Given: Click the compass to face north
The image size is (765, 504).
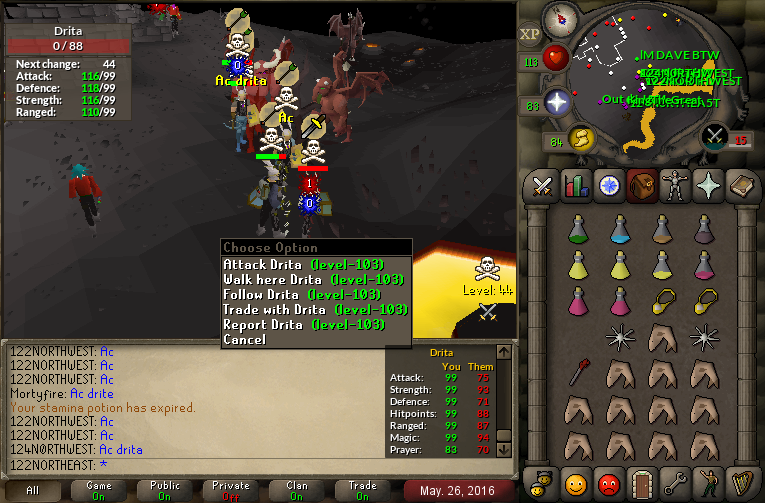Looking at the screenshot, I should click(559, 20).
